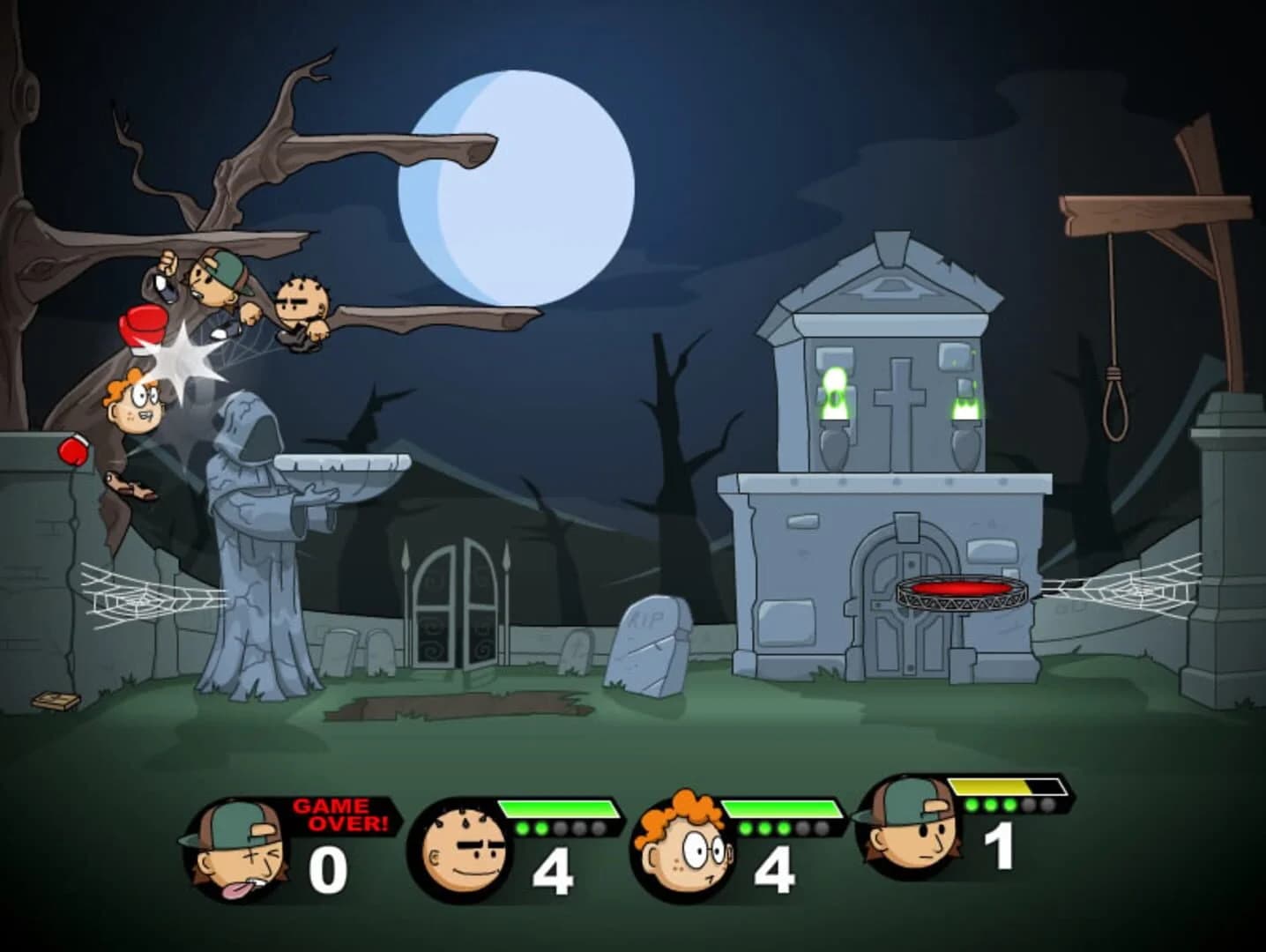1266x952 pixels.
Task: Toggle a green indicator dot on the glasses kid's HUD
Action: pyautogui.click(x=747, y=829)
